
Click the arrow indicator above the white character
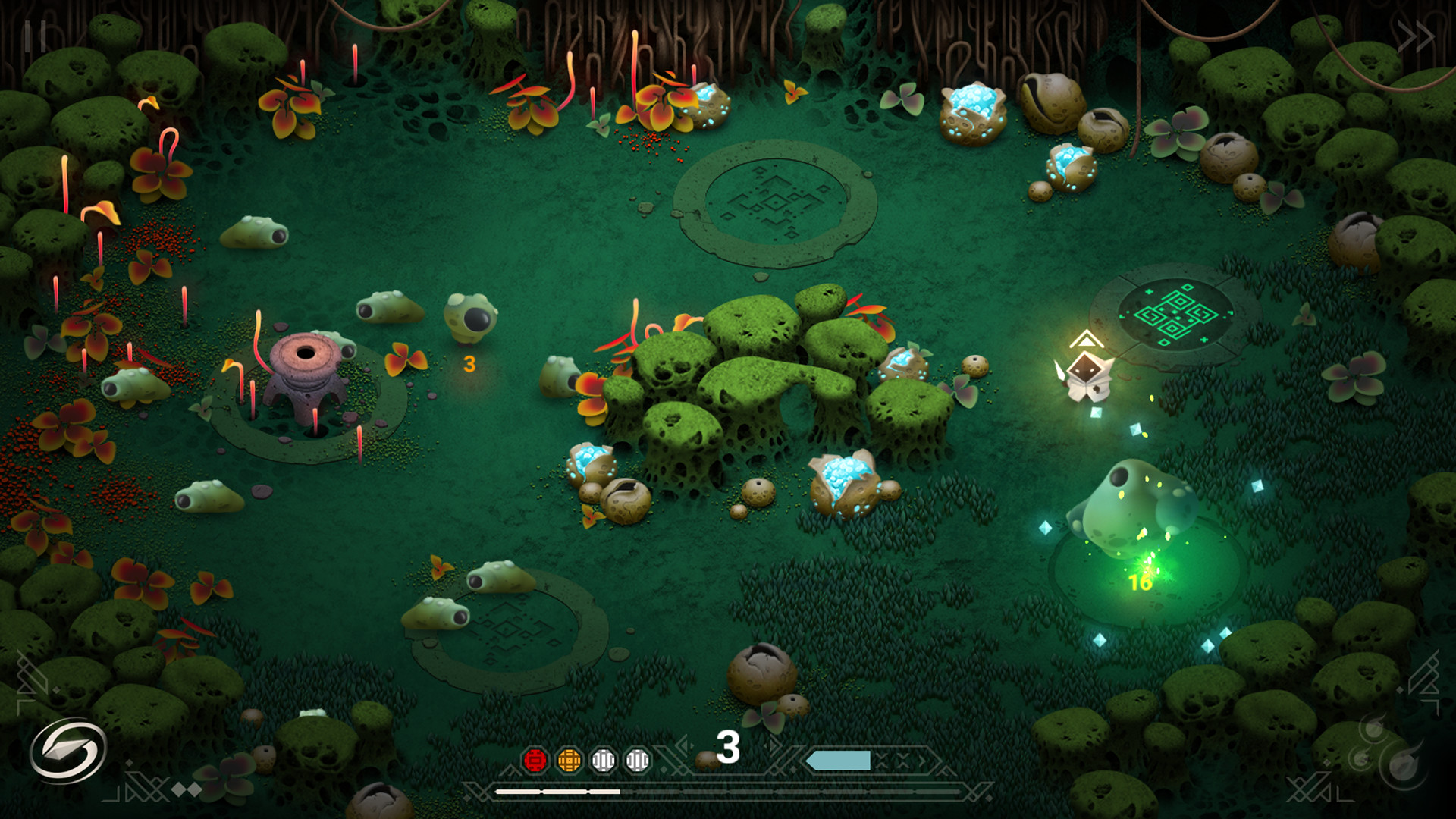[x=1086, y=341]
